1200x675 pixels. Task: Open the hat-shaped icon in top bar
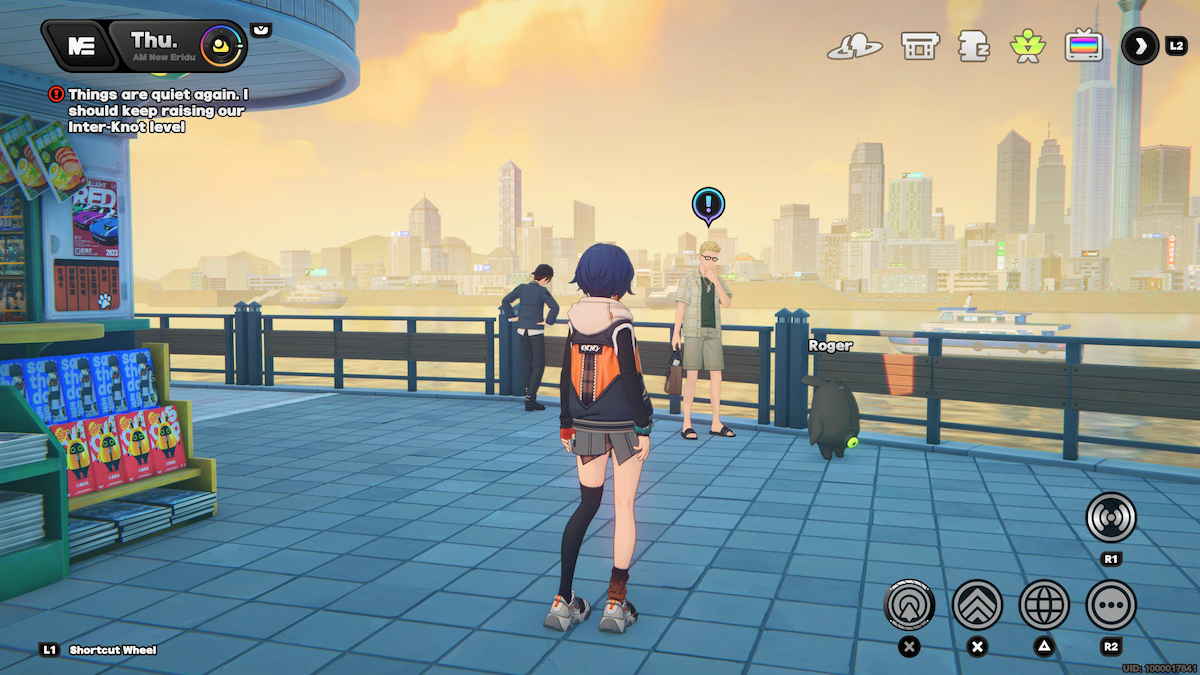(852, 46)
